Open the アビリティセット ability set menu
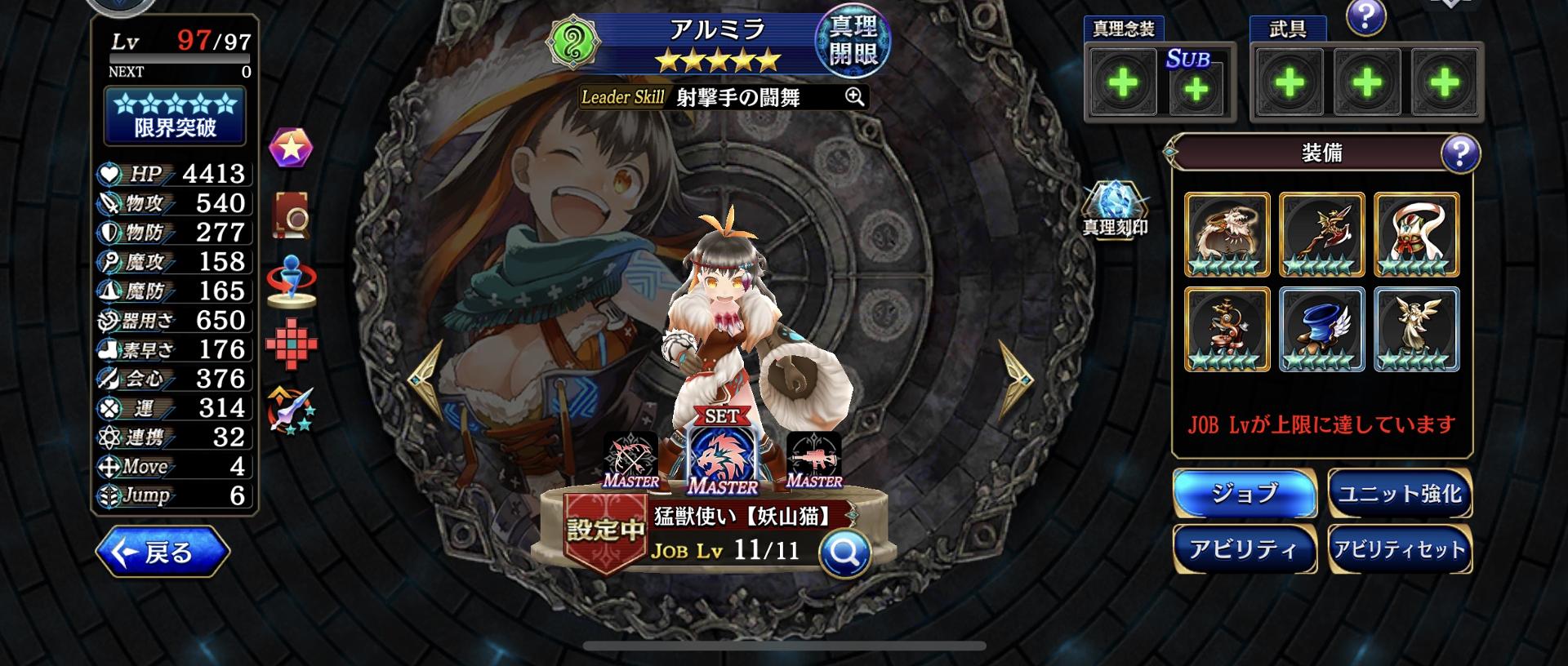Viewport: 1568px width, 666px height. click(1399, 549)
